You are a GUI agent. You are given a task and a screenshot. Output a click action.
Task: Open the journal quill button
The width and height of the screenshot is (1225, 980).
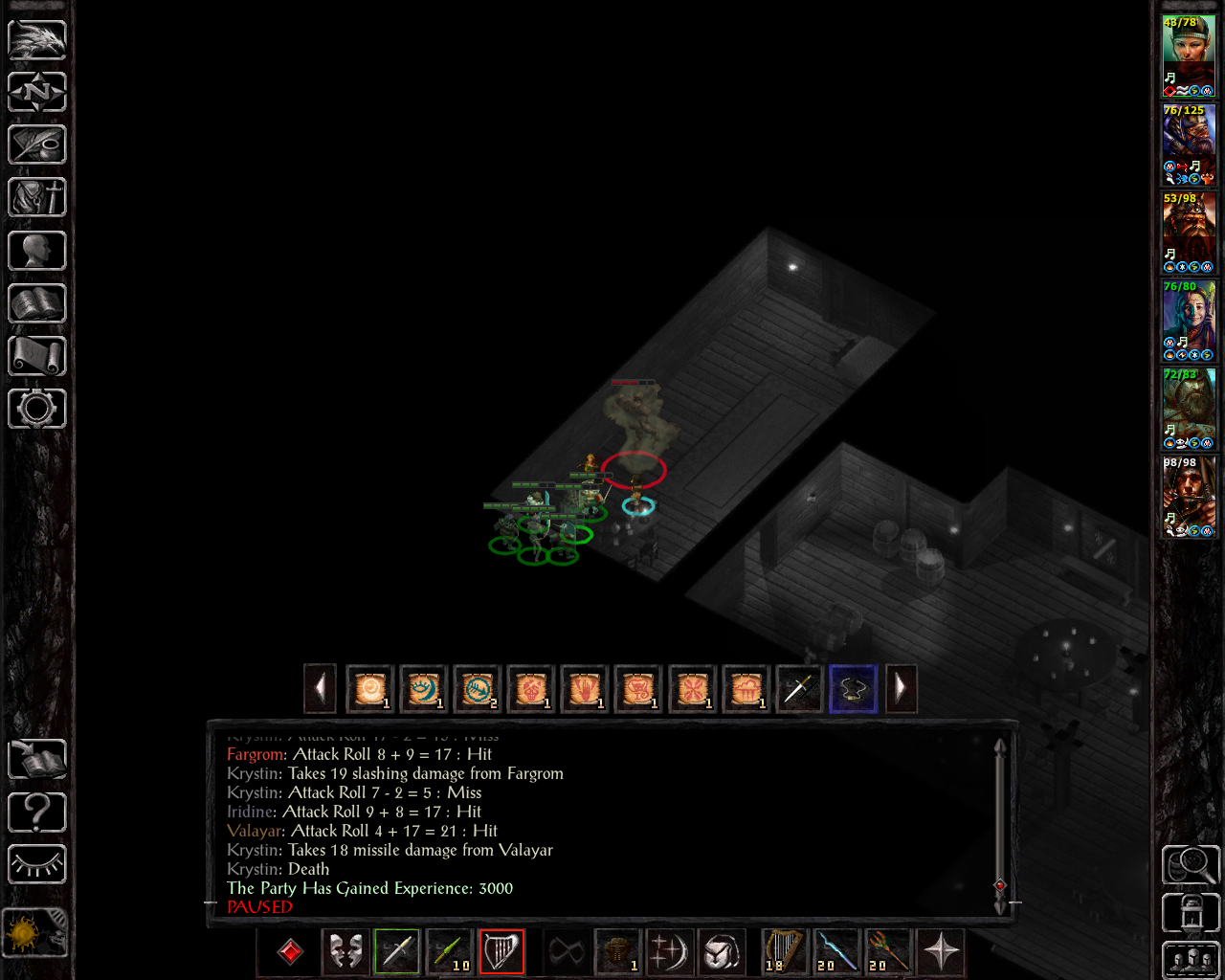(37, 145)
